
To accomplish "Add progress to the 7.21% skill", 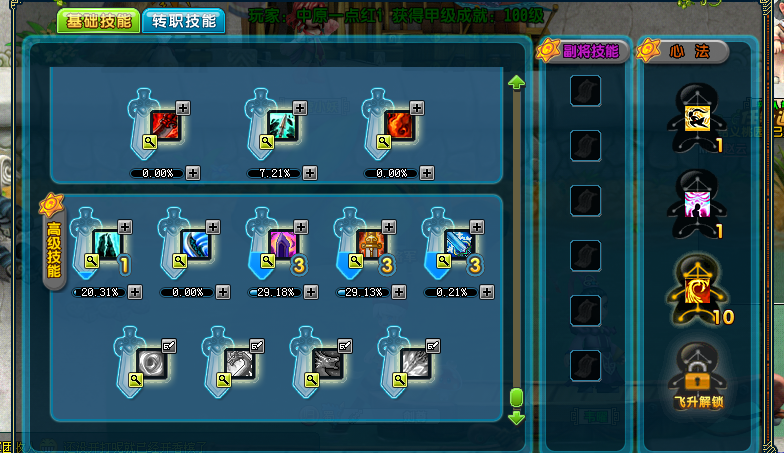I will [x=311, y=173].
